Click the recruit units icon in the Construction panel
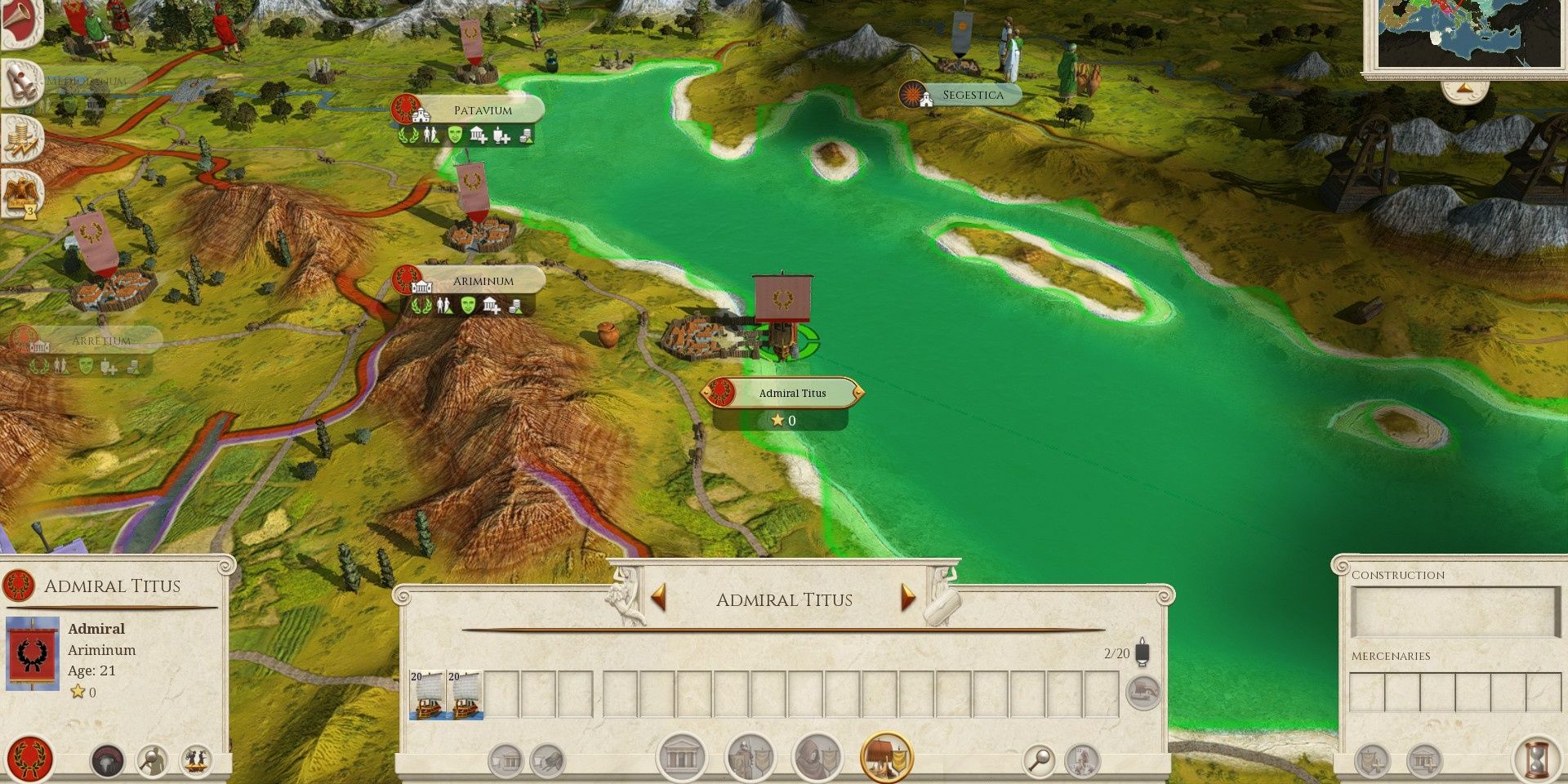 pyautogui.click(x=1371, y=760)
